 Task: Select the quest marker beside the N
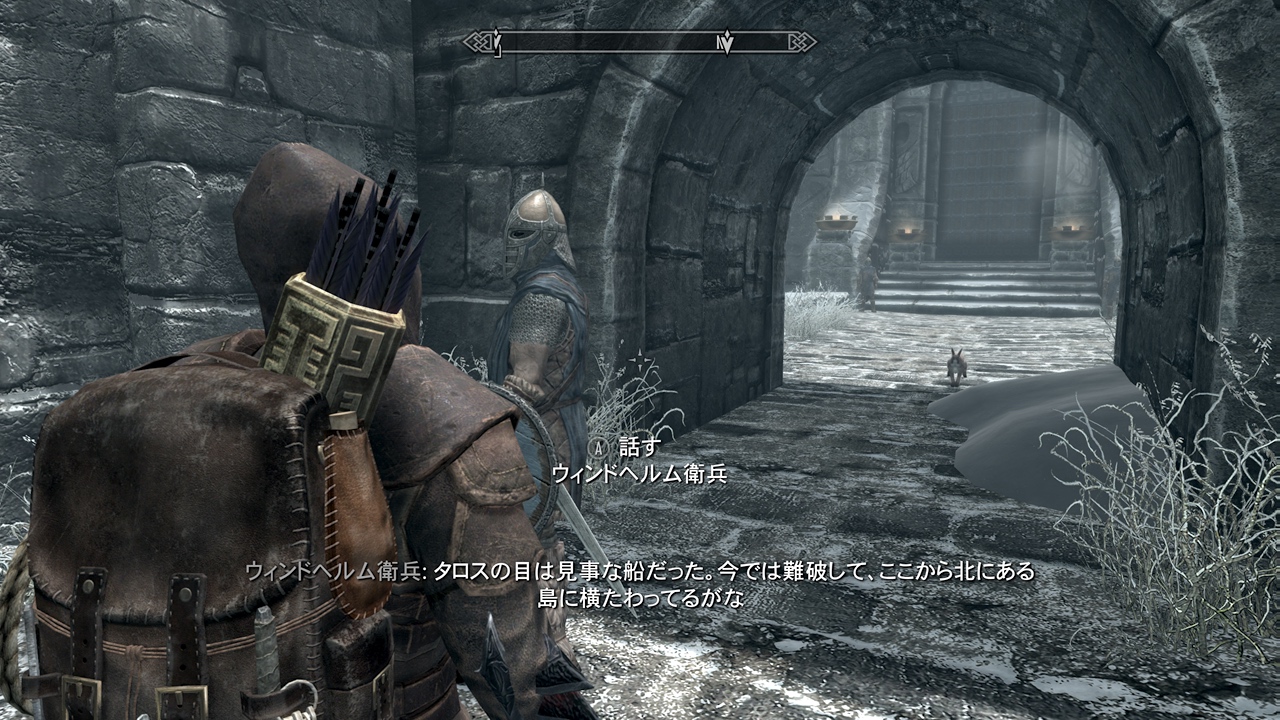[x=730, y=43]
